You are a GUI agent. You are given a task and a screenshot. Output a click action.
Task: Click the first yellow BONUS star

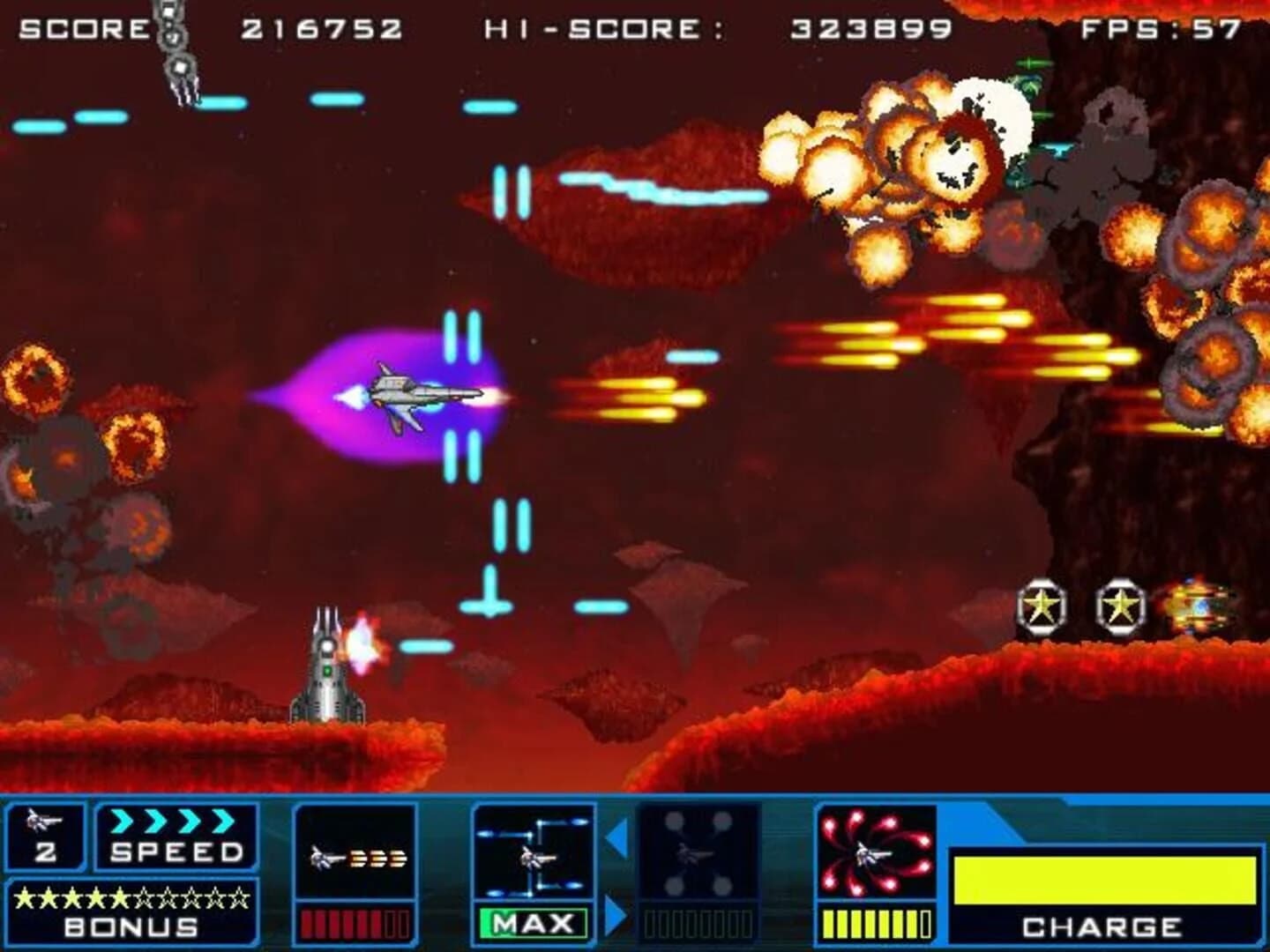click(x=24, y=896)
